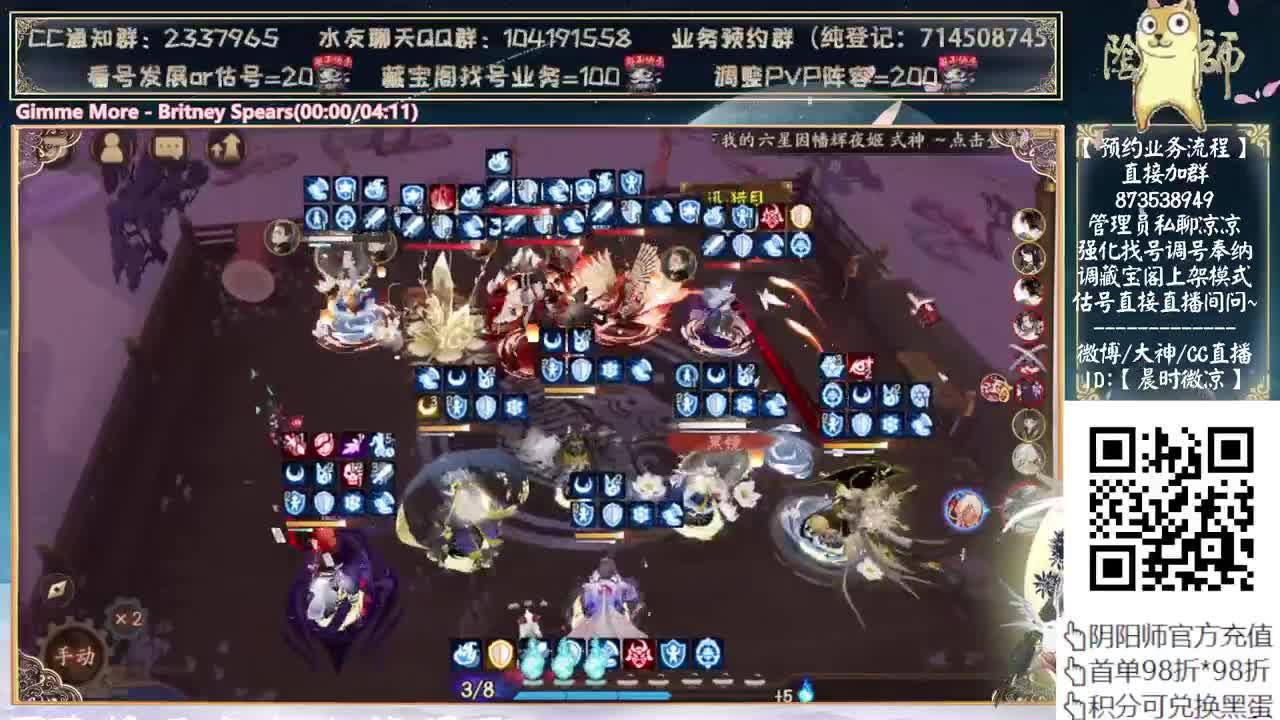Screen dimensions: 1280x720
Task: Click the red demon mask buff icon
Action: coord(637,654)
